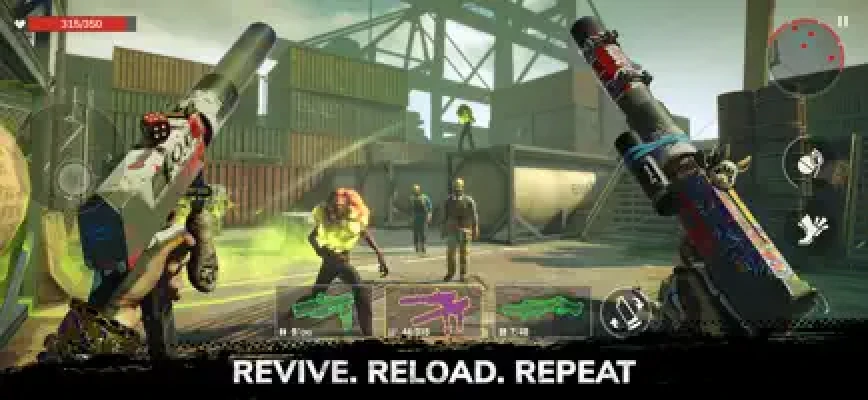
Task: Tap the virtual movement joystick
Action: point(72,178)
